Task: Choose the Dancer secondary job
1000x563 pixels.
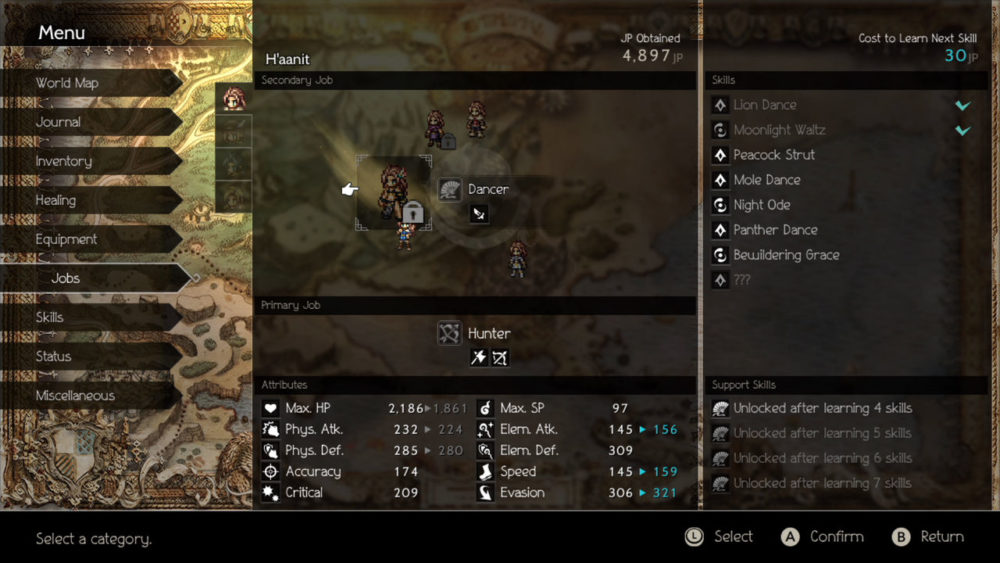Action: tap(487, 189)
